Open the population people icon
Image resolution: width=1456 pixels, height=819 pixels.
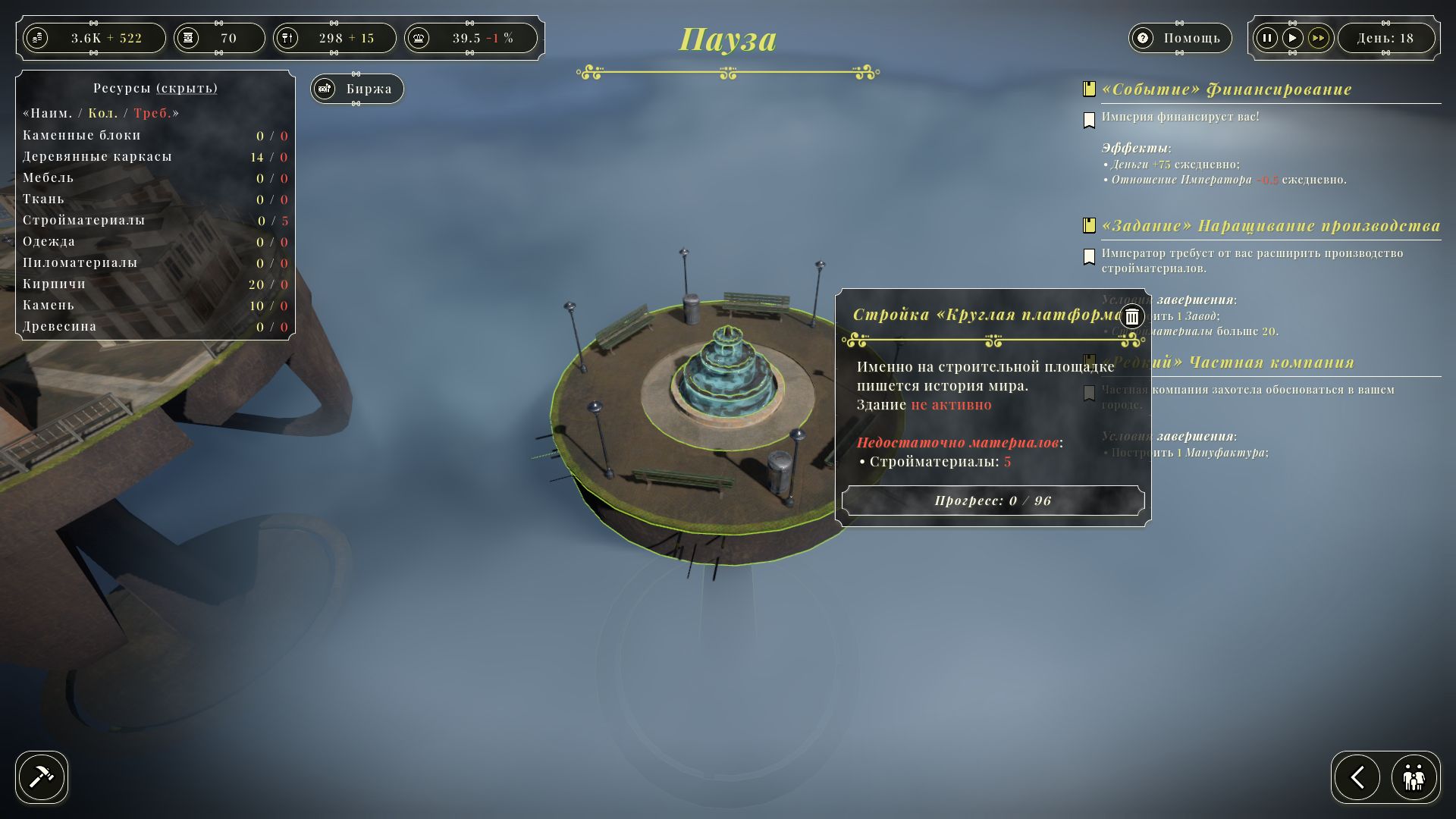[x=1414, y=777]
